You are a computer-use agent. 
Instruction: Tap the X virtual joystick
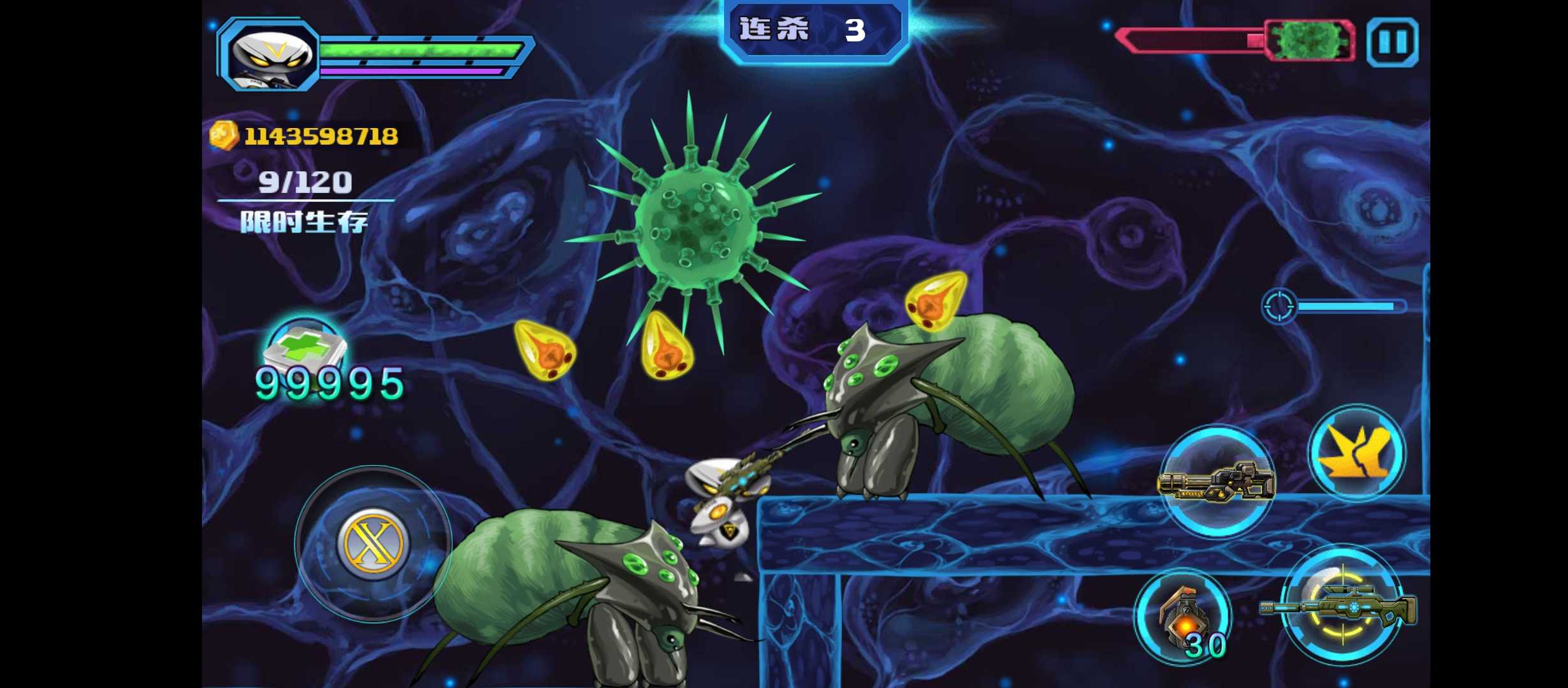(x=373, y=544)
